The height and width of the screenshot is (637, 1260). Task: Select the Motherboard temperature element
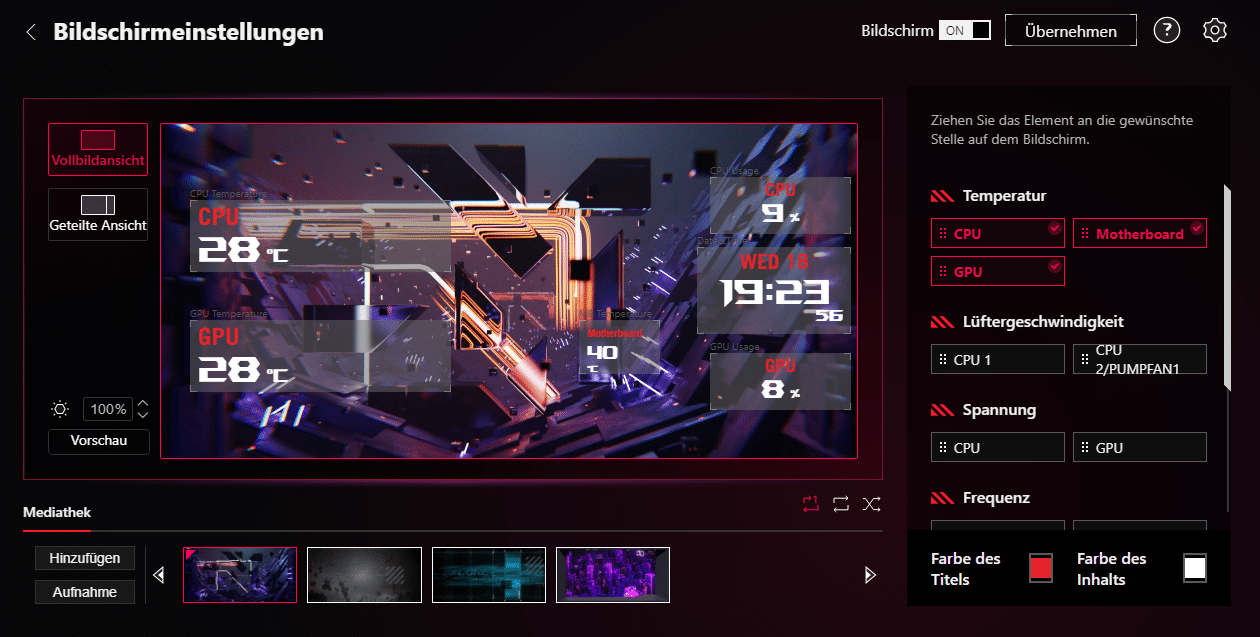[x=1139, y=234]
